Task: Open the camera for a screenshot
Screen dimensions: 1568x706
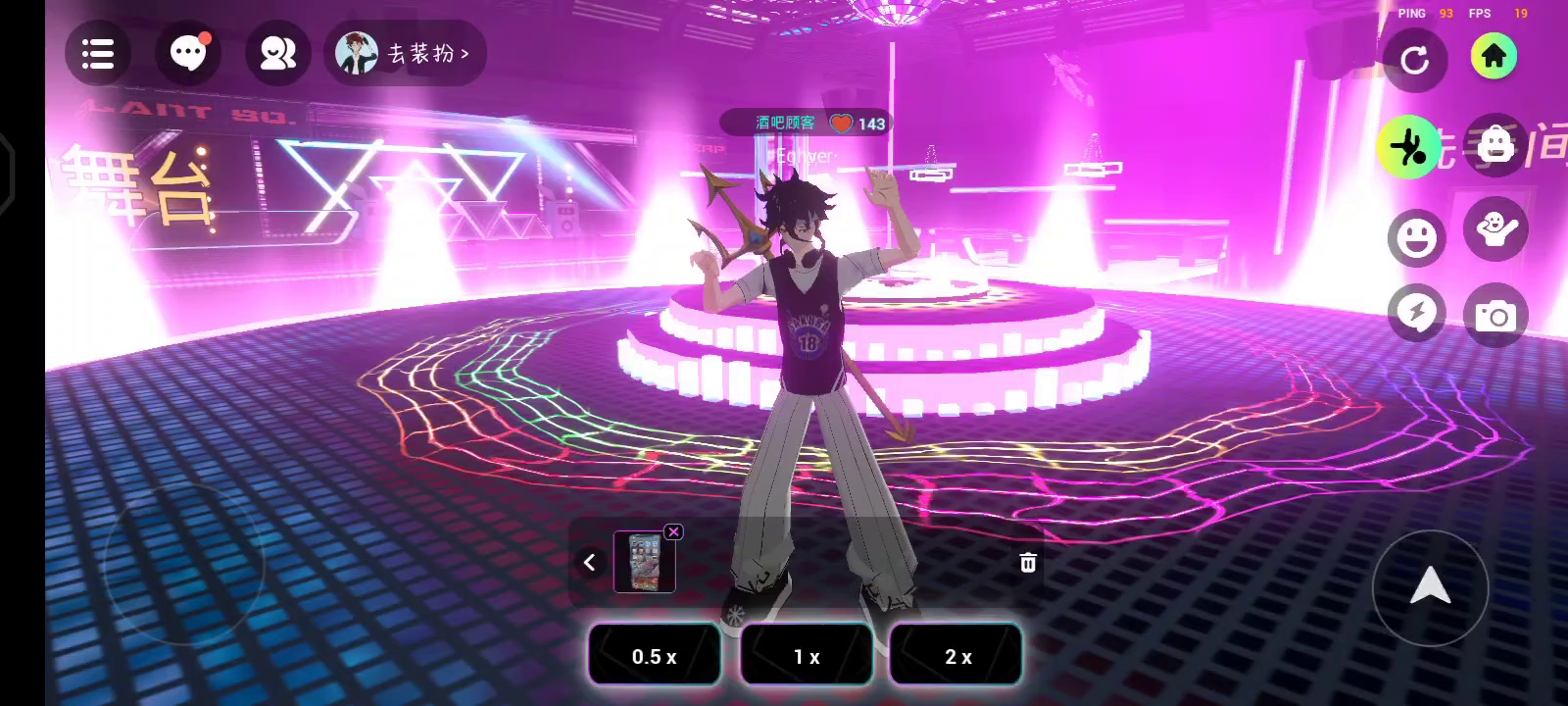Action: (x=1495, y=316)
